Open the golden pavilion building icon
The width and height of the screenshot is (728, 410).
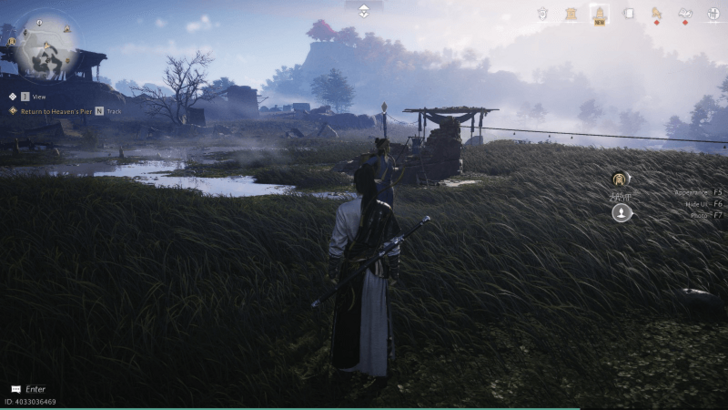(x=571, y=13)
